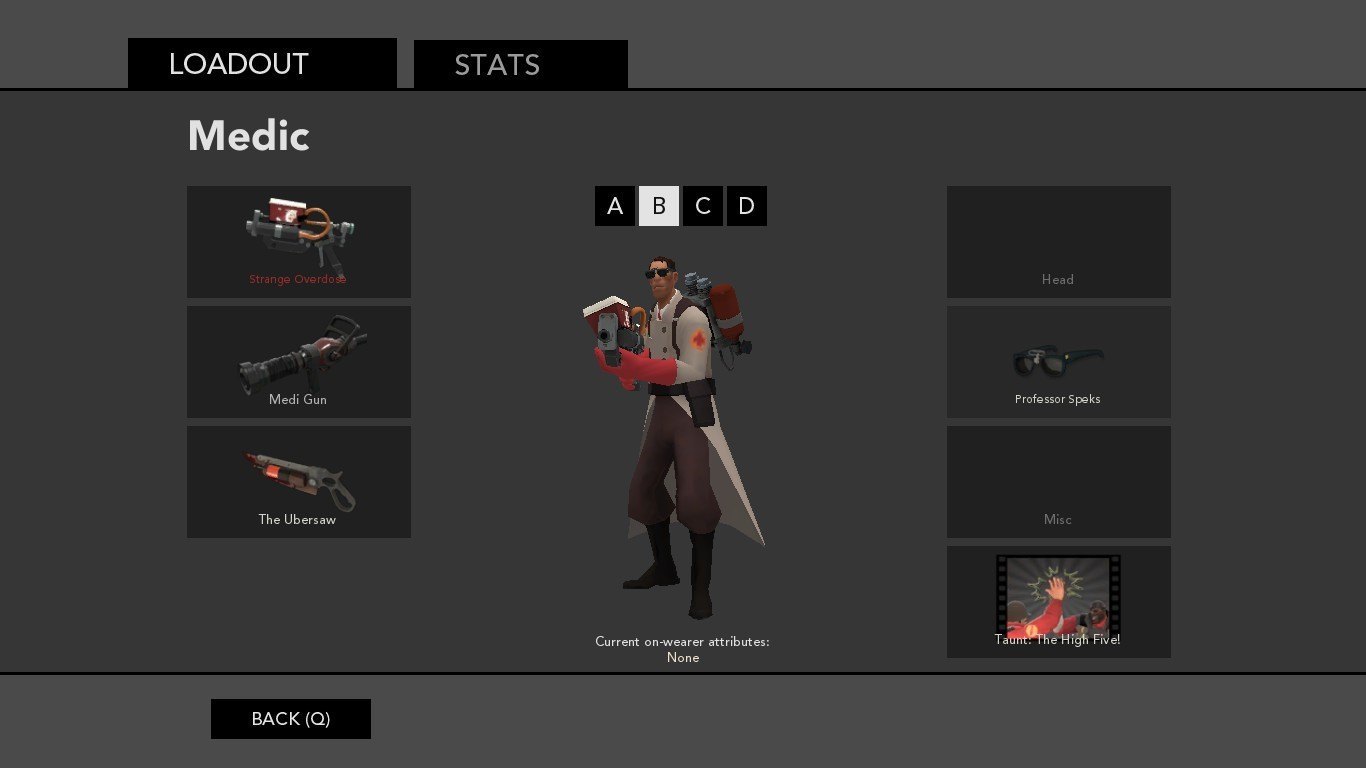
Task: Select The Ubersaw melee slot
Action: click(299, 482)
